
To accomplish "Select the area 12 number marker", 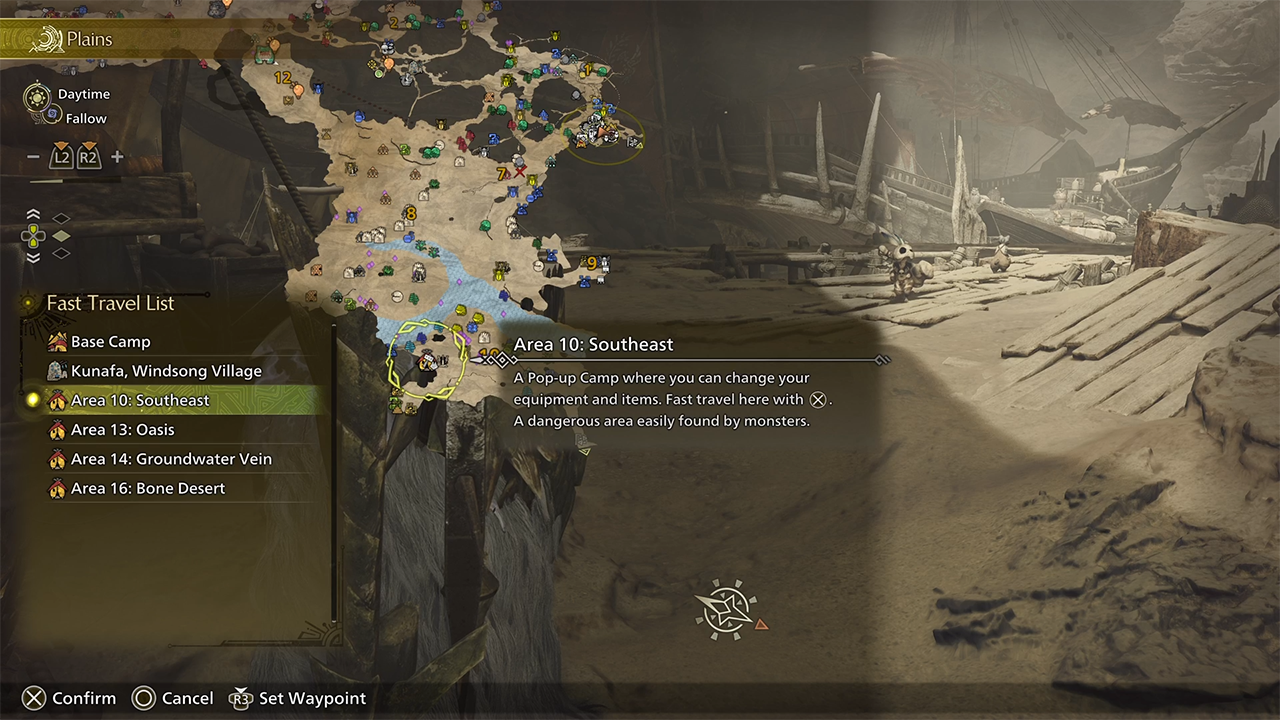I will (x=282, y=77).
